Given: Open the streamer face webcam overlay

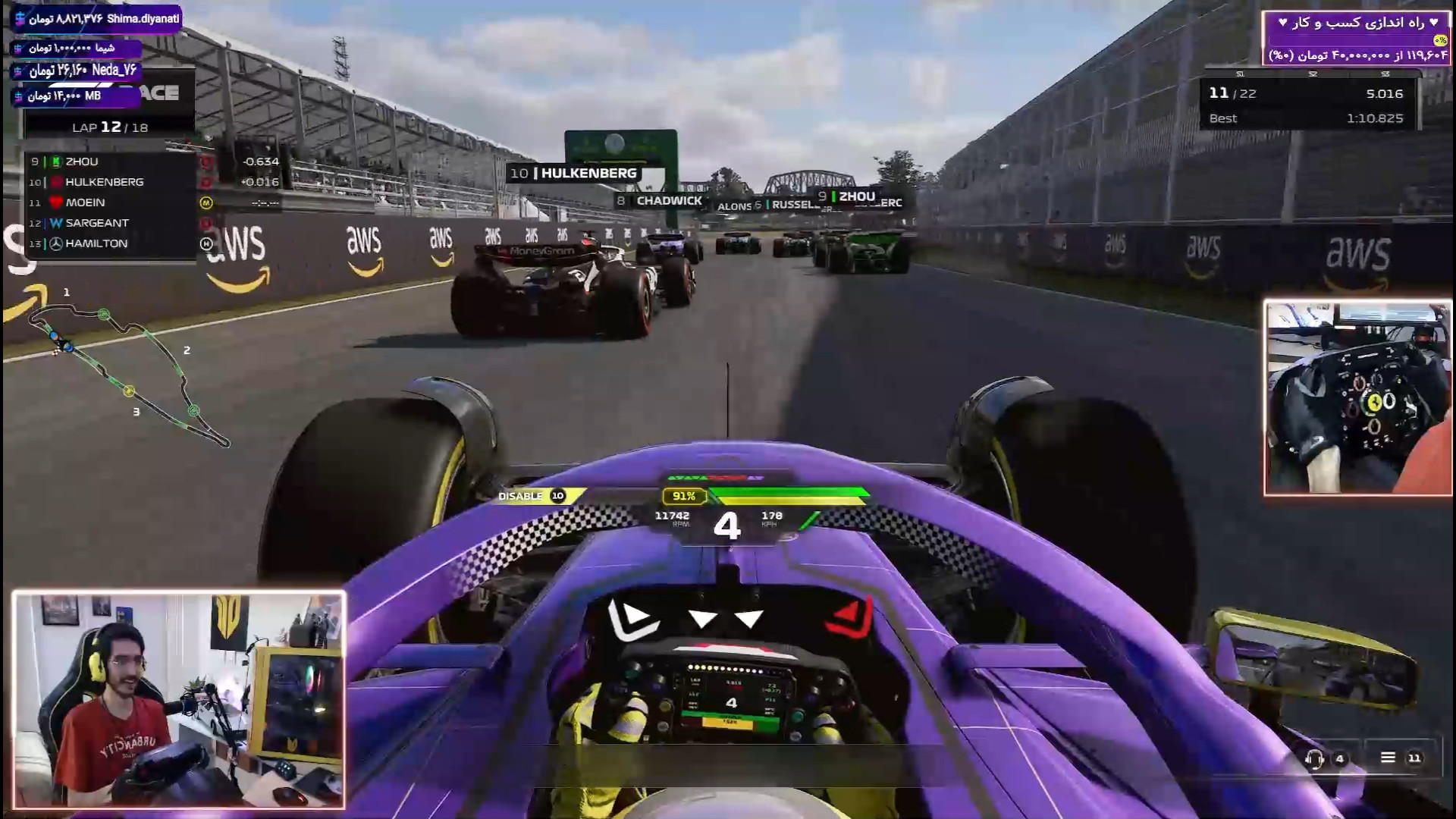Looking at the screenshot, I should pyautogui.click(x=179, y=699).
